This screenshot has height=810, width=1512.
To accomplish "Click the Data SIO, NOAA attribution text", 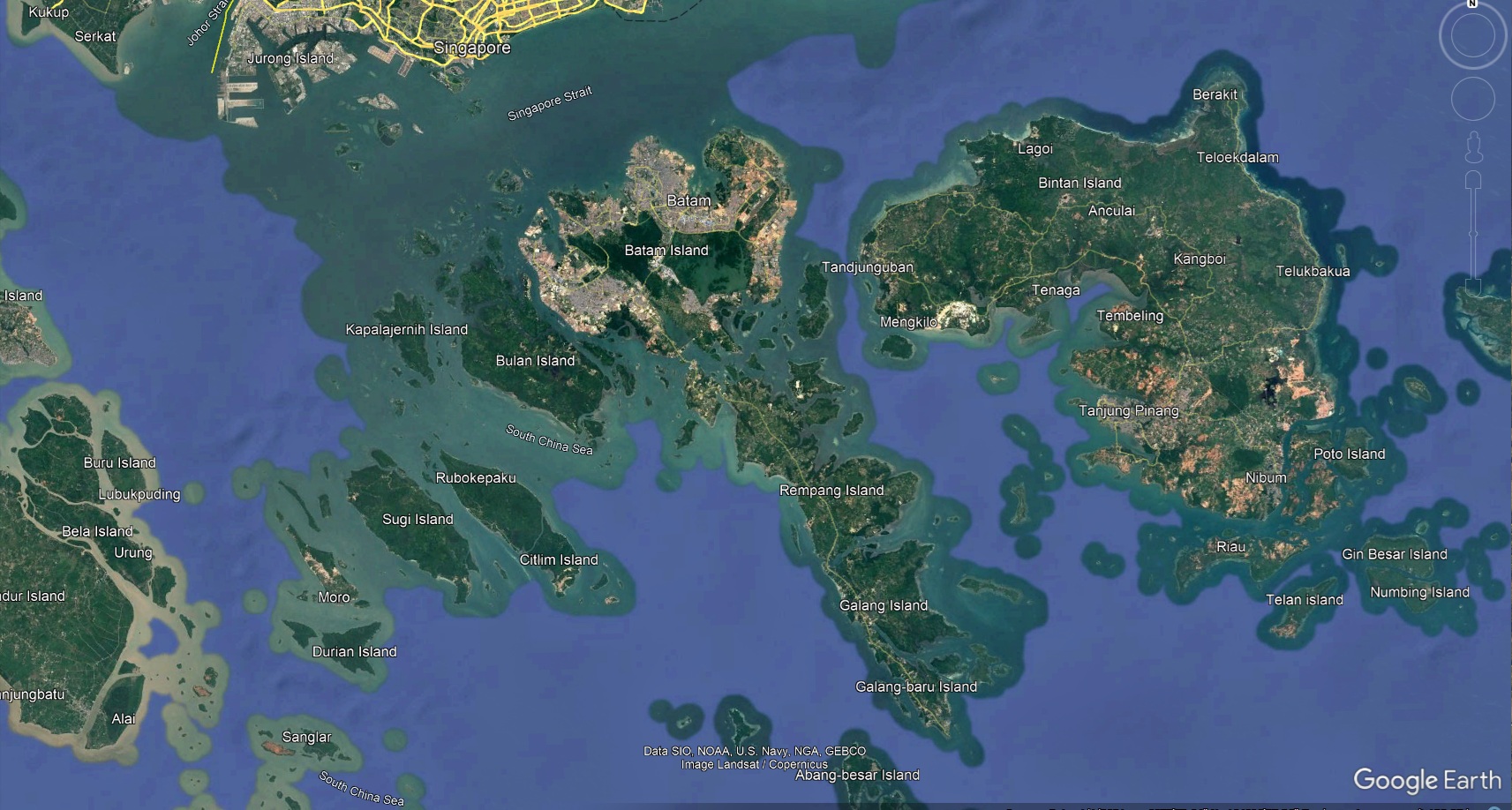I will click(x=756, y=751).
